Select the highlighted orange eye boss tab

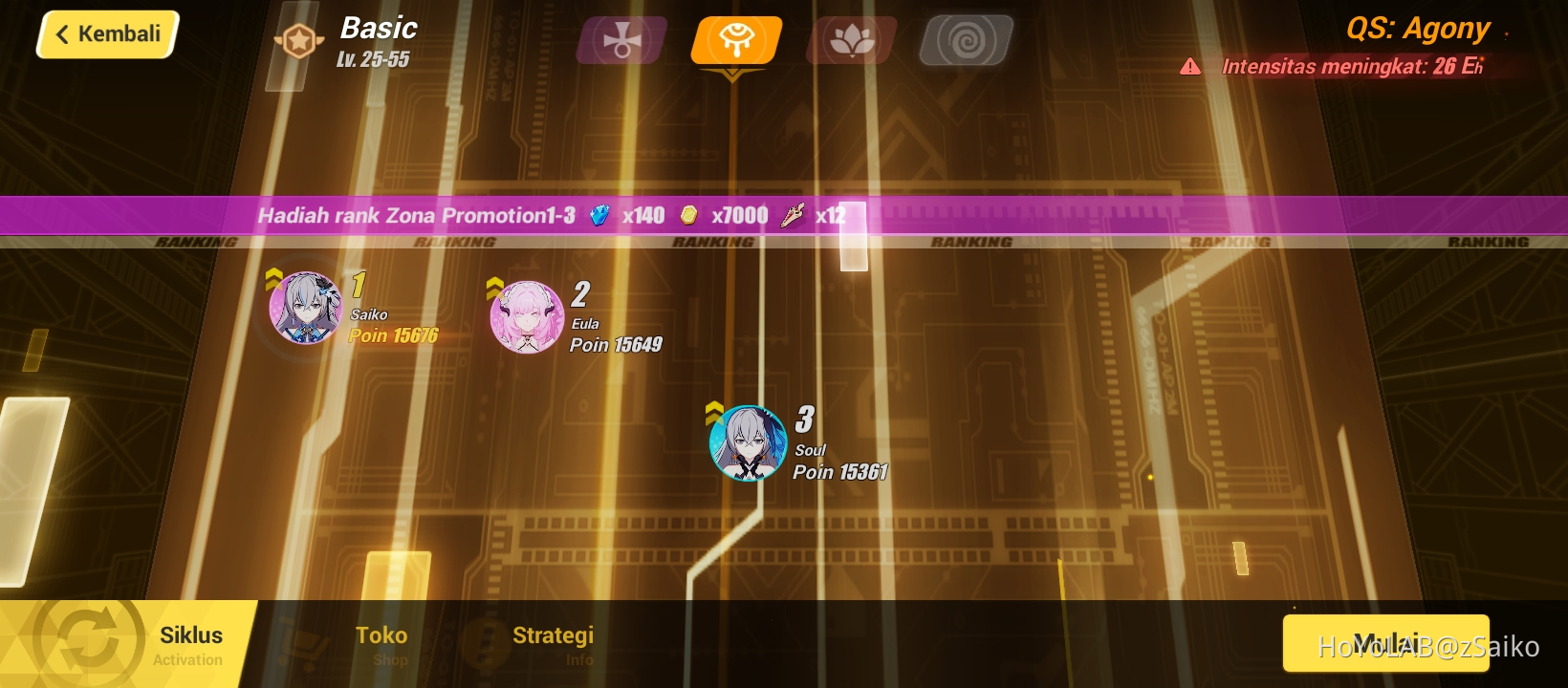pyautogui.click(x=734, y=38)
